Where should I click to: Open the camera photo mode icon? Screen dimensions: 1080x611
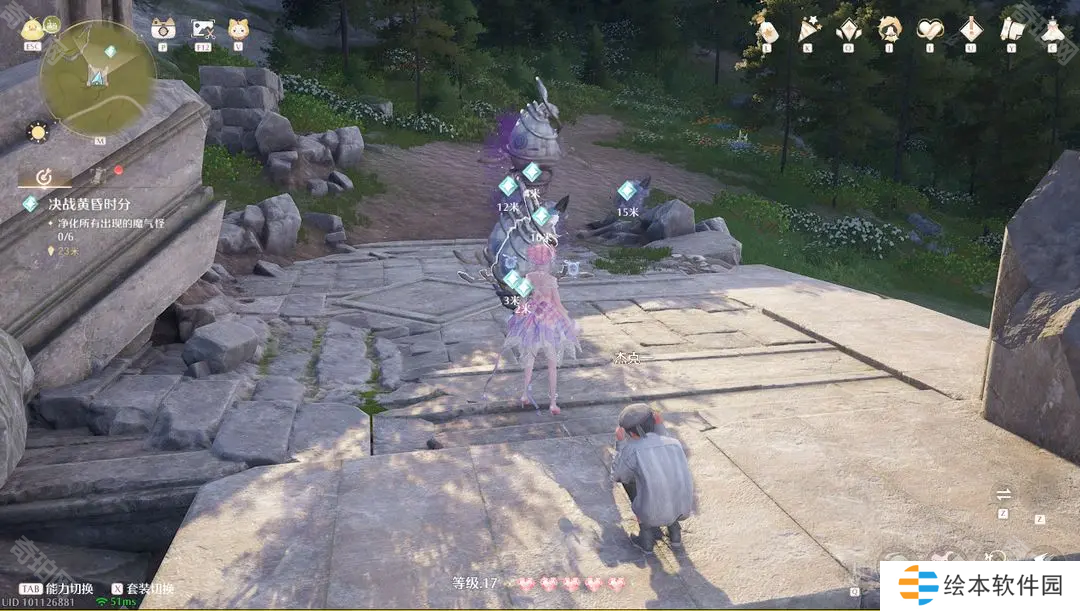[162, 28]
